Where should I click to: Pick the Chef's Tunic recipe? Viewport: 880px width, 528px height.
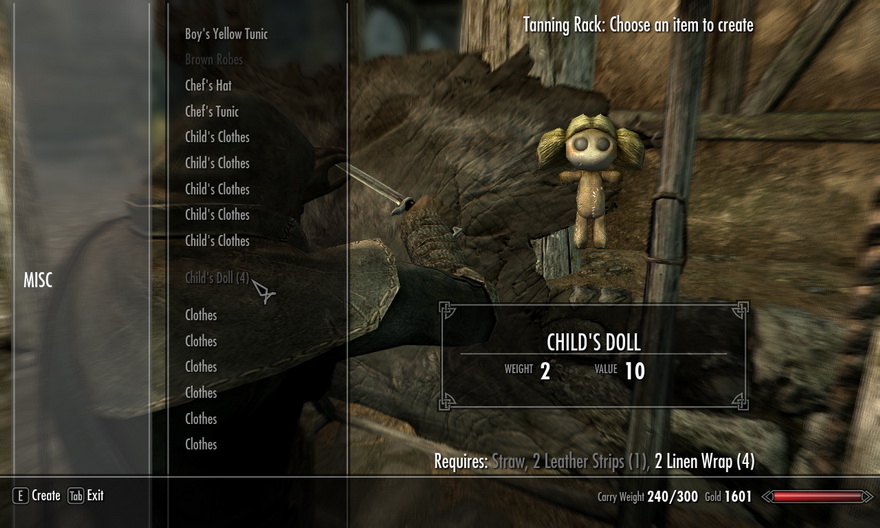coord(212,112)
